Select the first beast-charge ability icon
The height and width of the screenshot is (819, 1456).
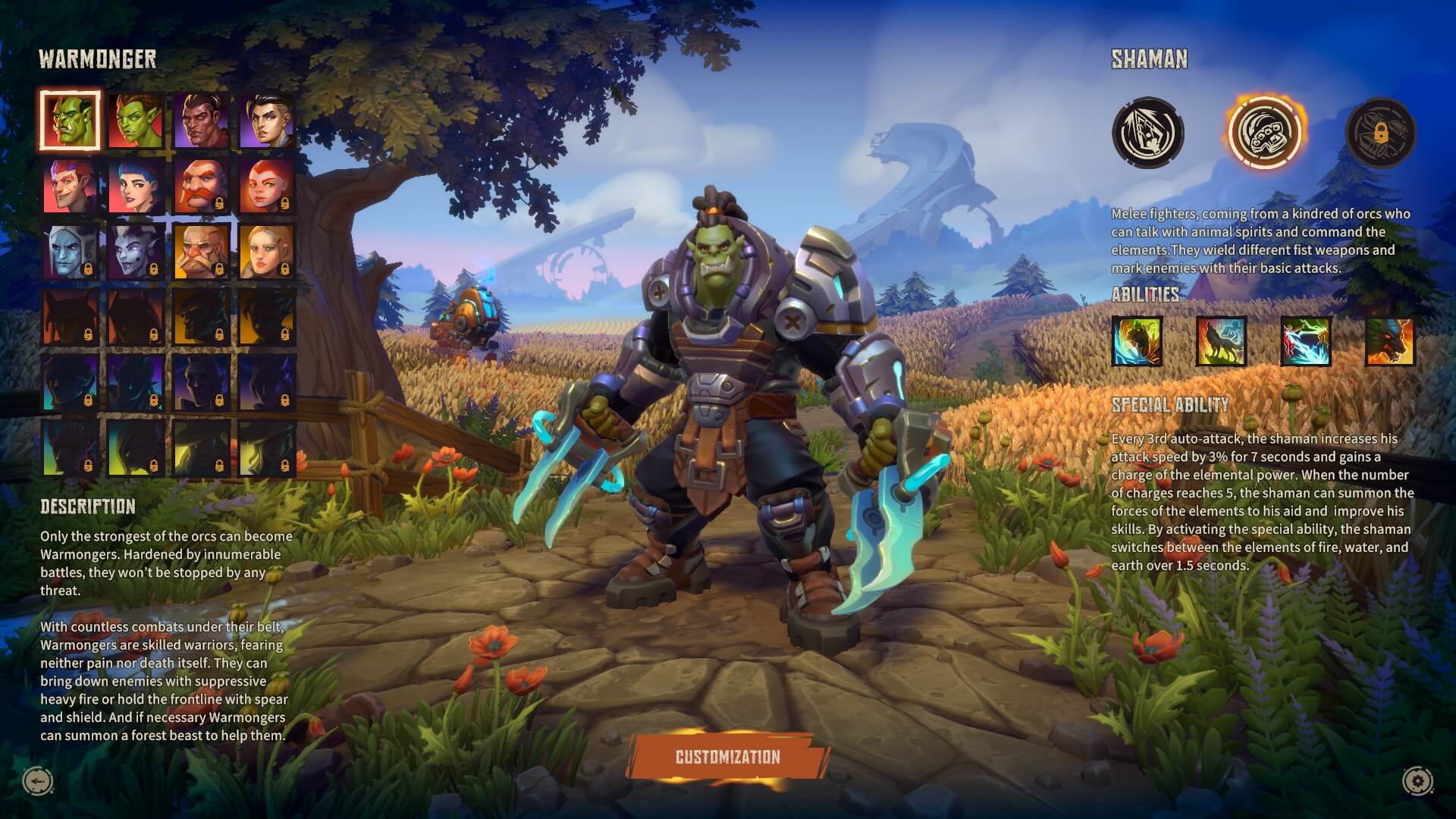pyautogui.click(x=1139, y=343)
